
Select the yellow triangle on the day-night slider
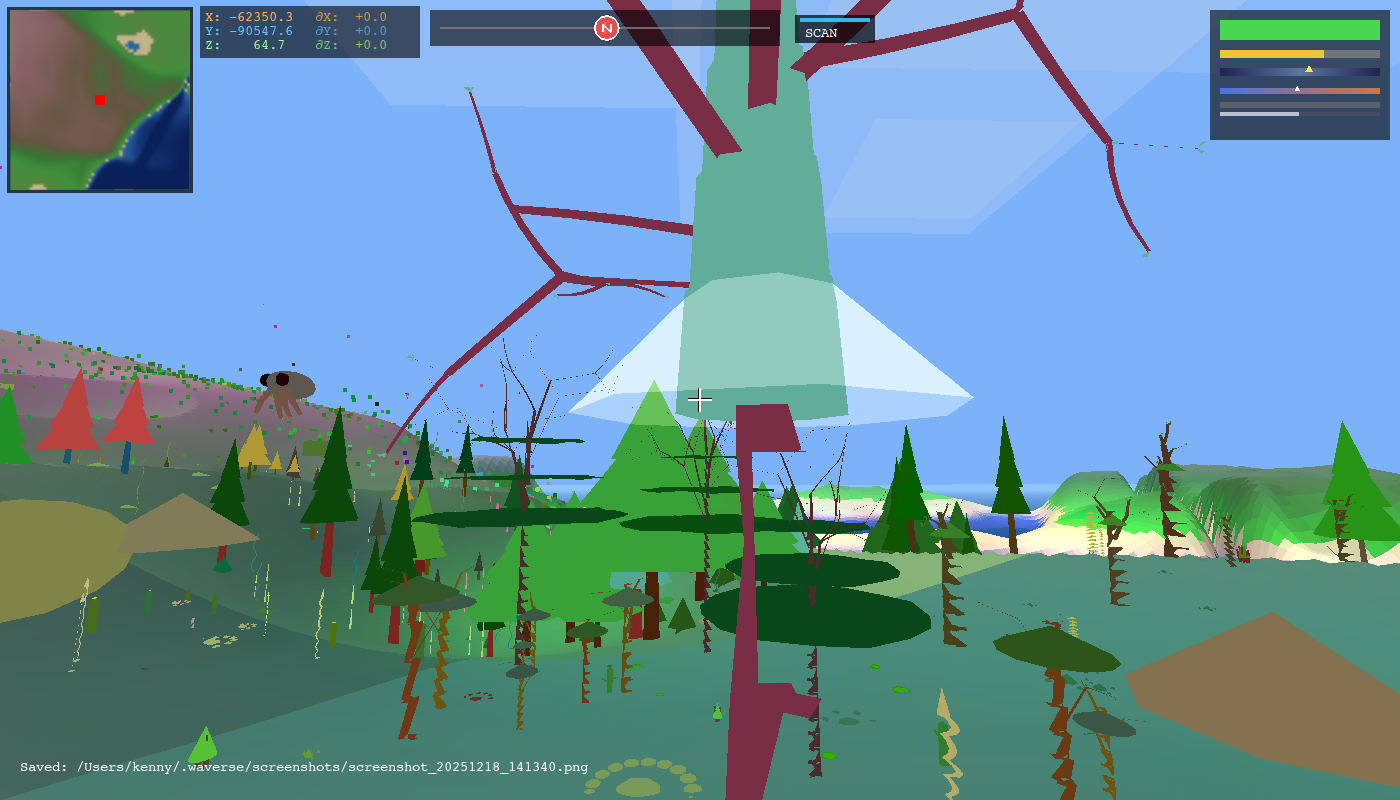tap(1310, 68)
